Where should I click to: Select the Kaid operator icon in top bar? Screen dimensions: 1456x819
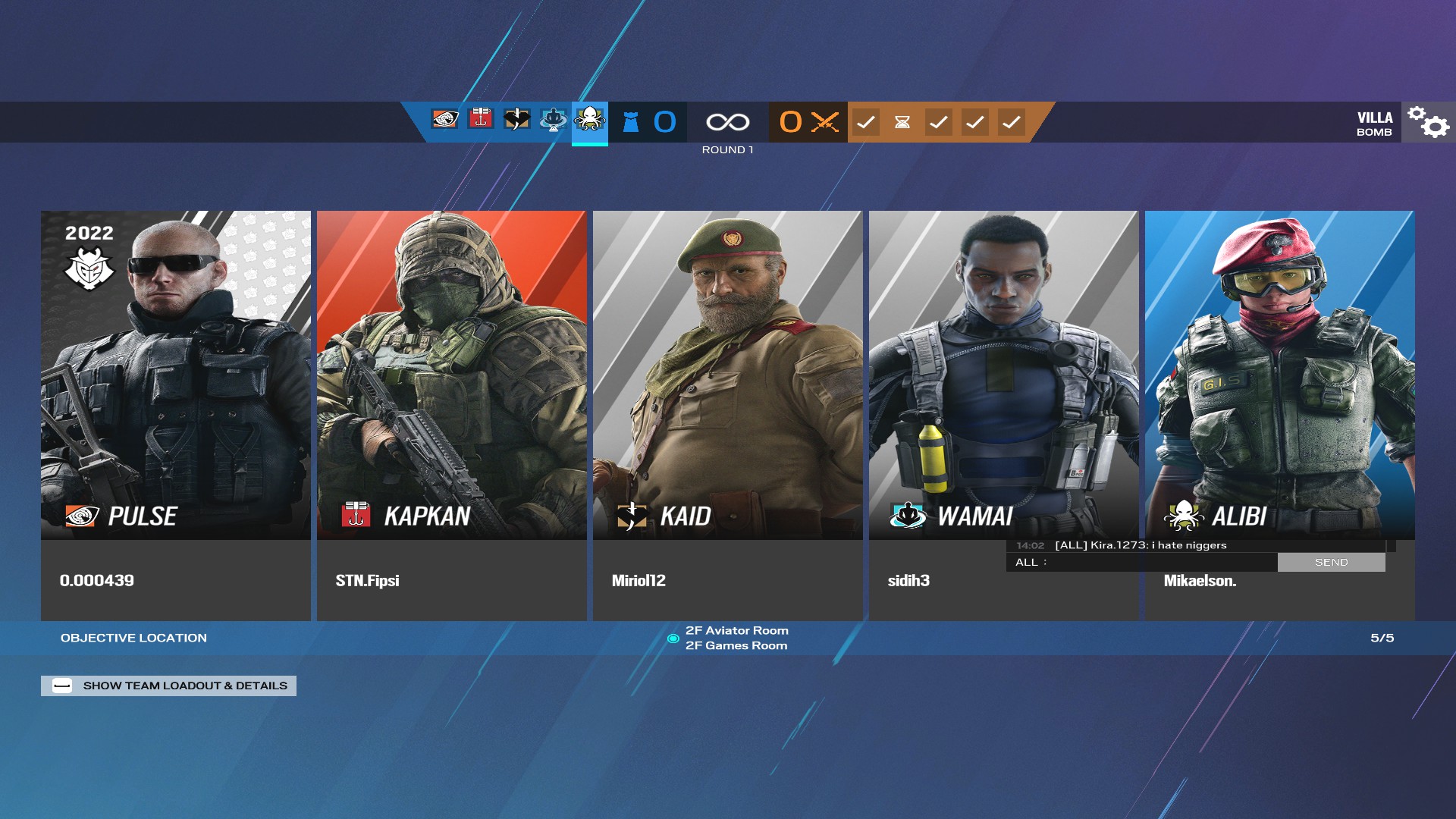(x=516, y=121)
